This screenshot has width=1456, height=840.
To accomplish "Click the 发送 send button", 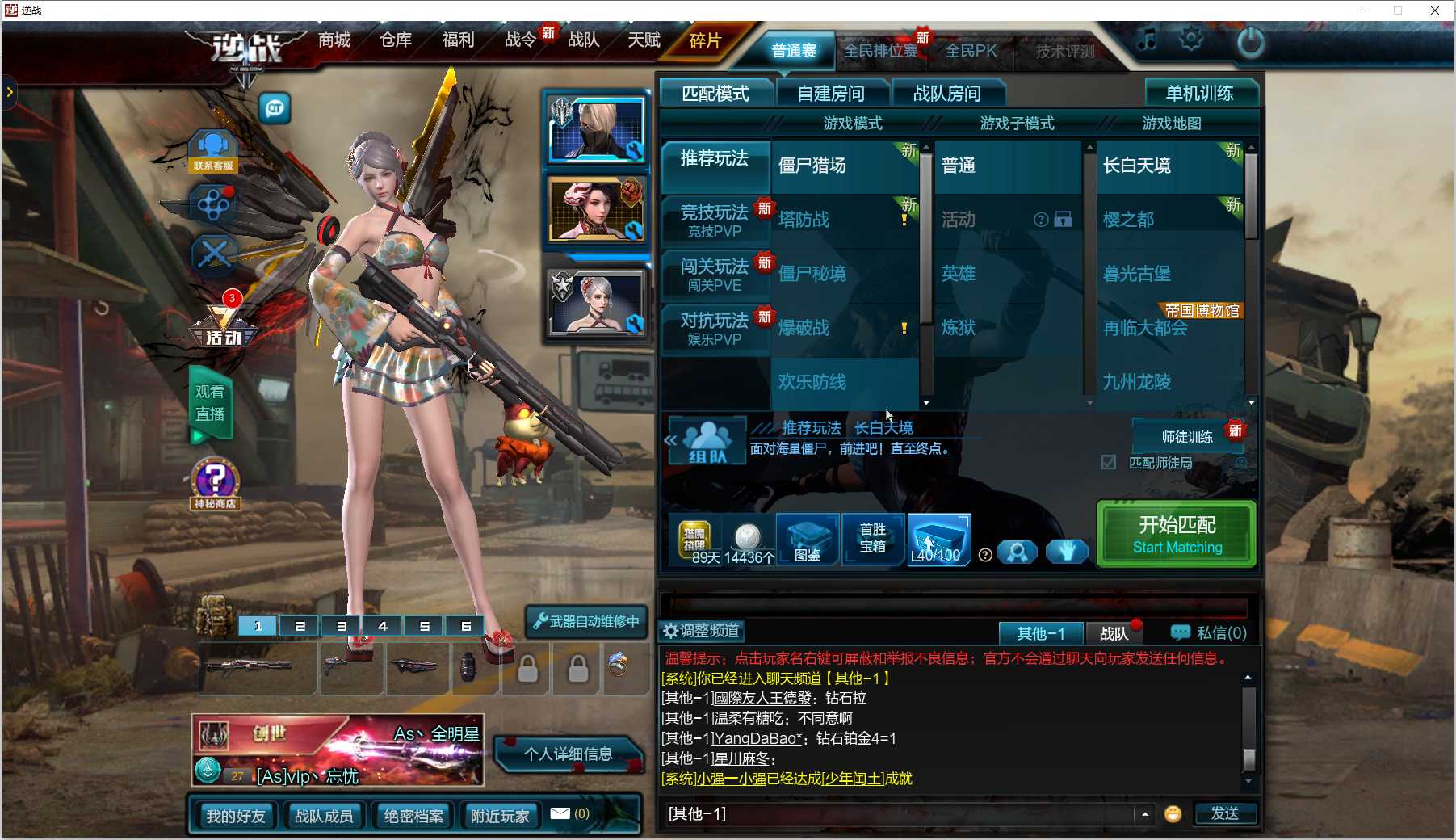I will tap(1226, 814).
